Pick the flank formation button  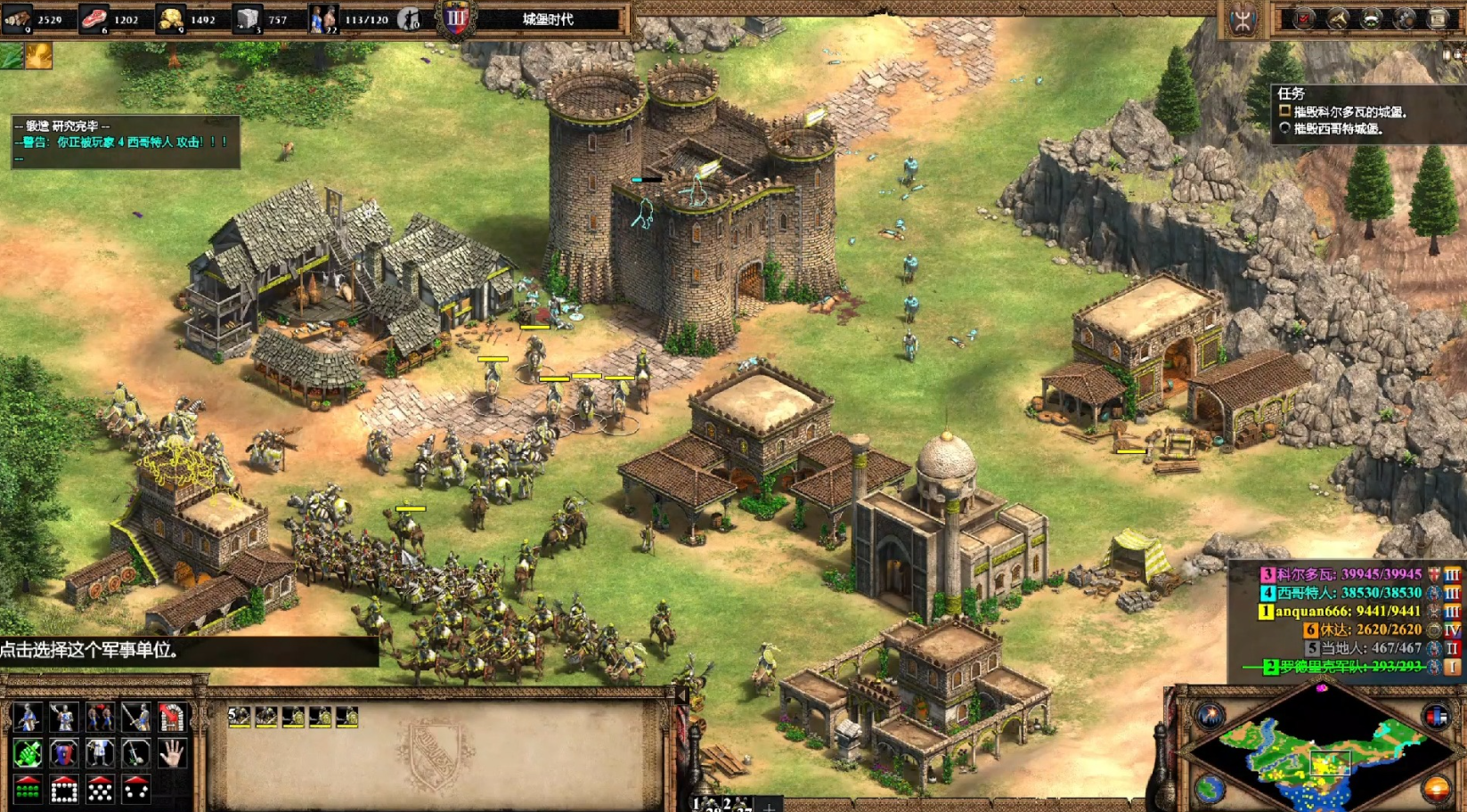[x=135, y=789]
